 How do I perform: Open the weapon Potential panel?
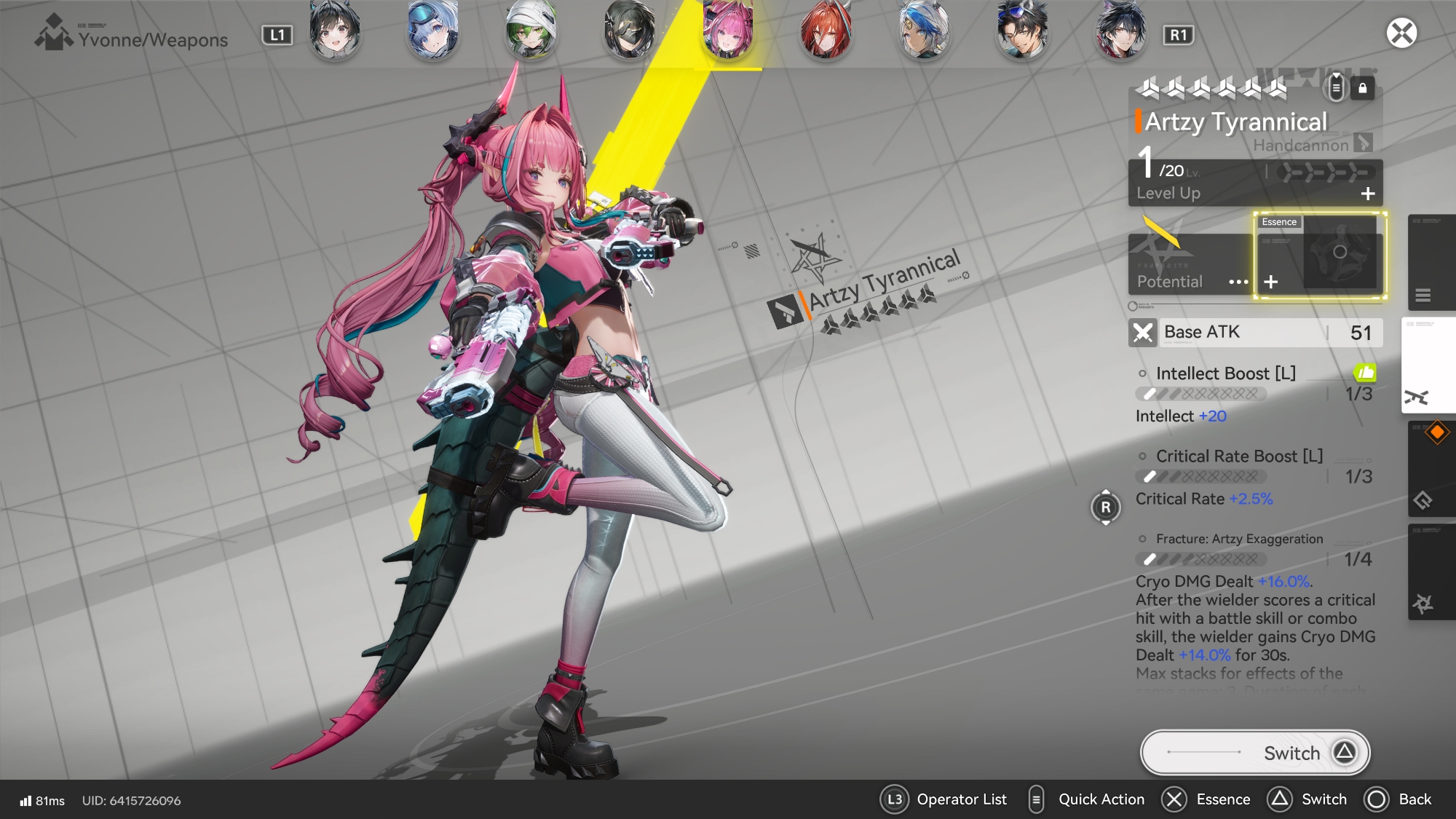tap(1190, 264)
